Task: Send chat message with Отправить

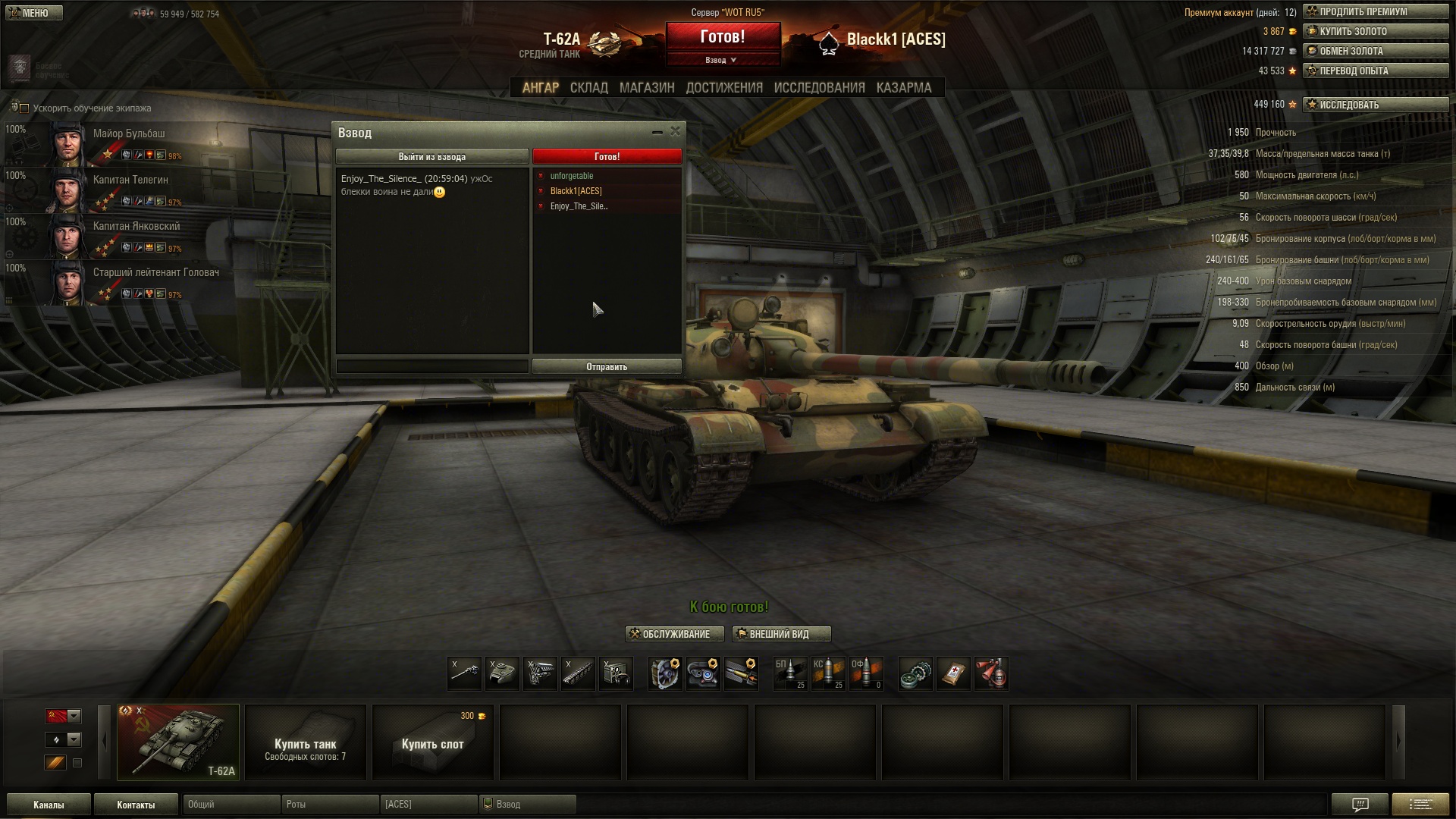Action: (x=607, y=367)
